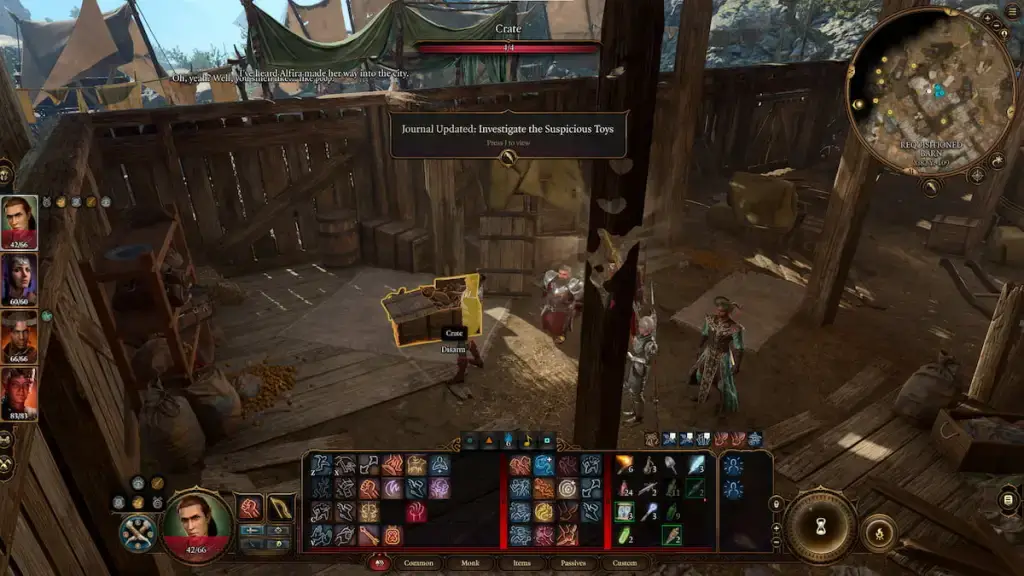The width and height of the screenshot is (1024, 576).
Task: Use the flaming arrow item with count 6
Action: click(625, 465)
